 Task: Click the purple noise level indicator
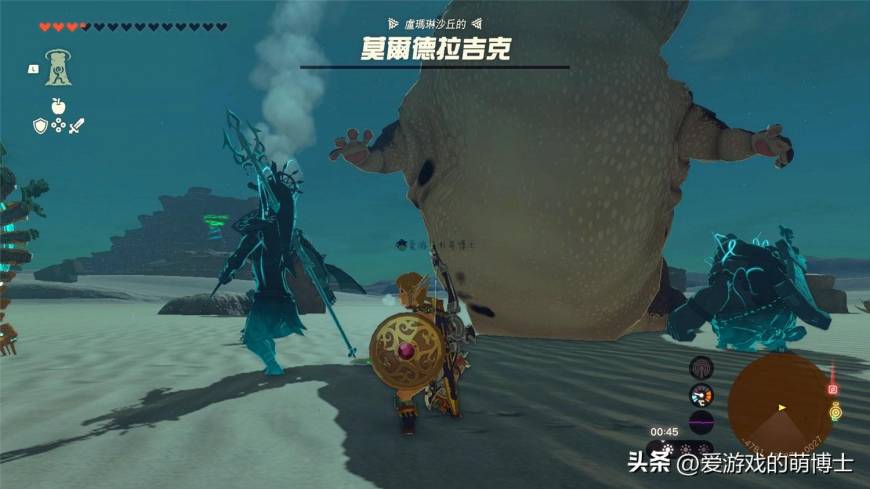[701, 421]
